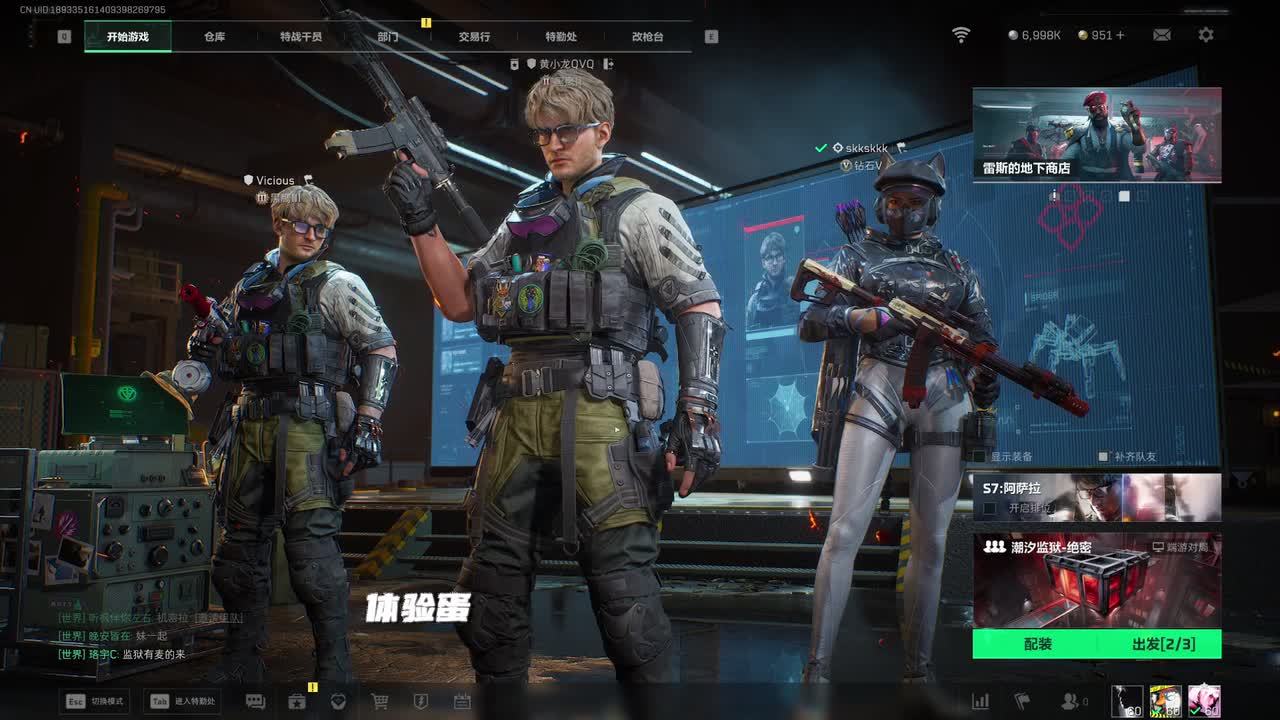This screenshot has width=1280, height=720.
Task: Toggle the 显示装备 show equipment checkbox
Action: (x=981, y=457)
